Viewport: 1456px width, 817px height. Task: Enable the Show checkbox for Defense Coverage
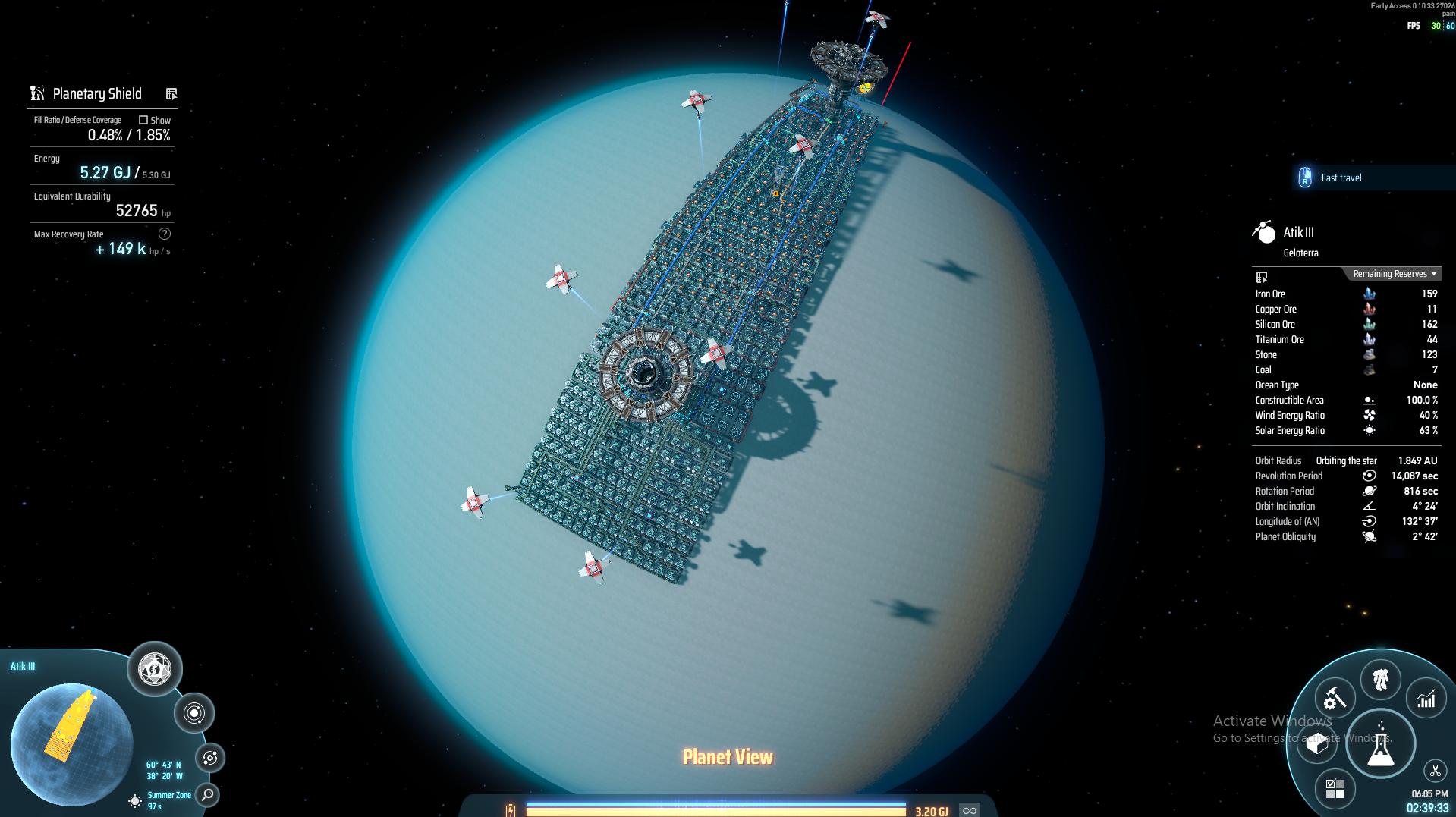143,120
